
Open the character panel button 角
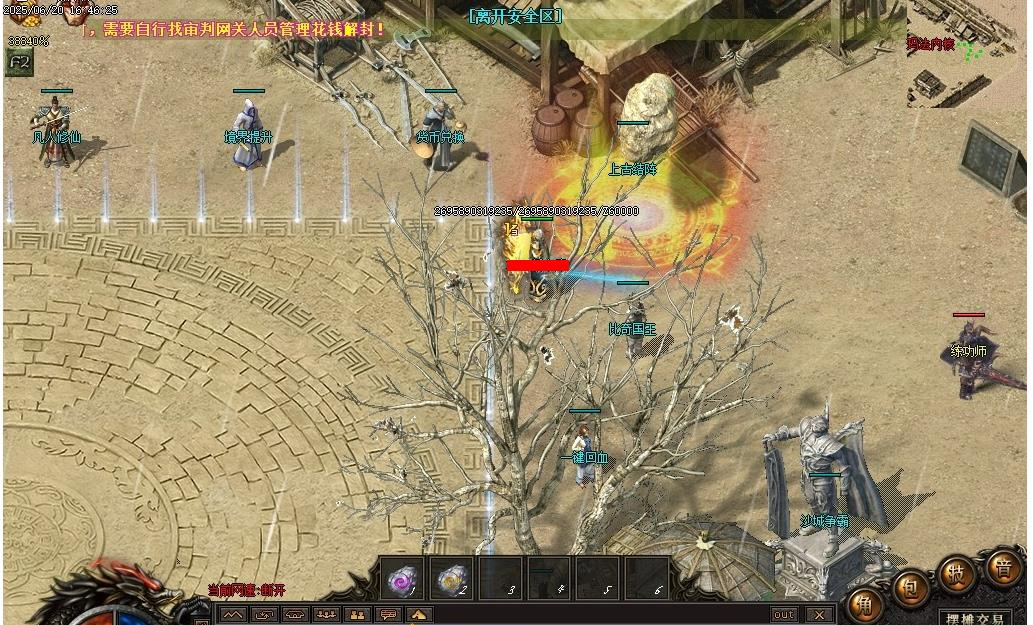(x=863, y=604)
